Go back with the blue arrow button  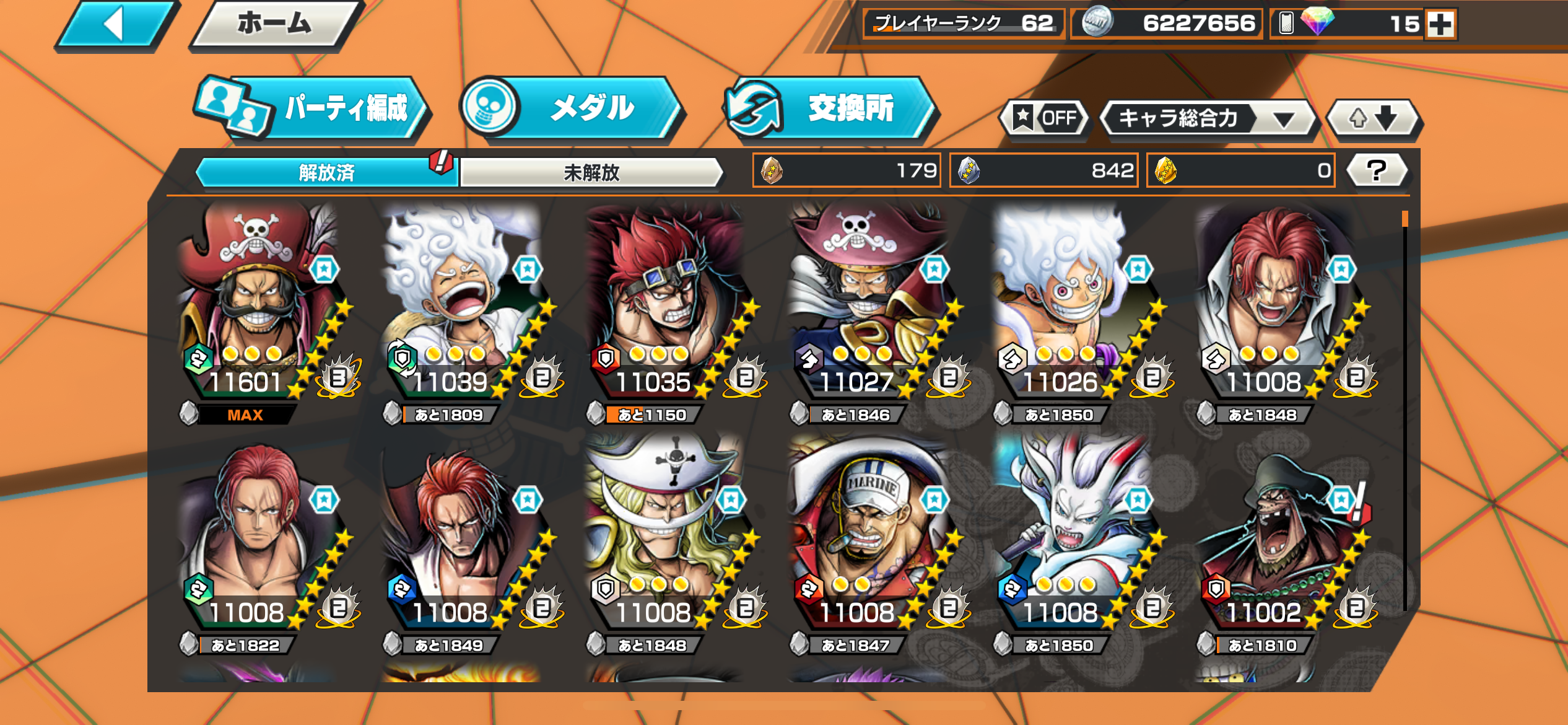(x=116, y=25)
